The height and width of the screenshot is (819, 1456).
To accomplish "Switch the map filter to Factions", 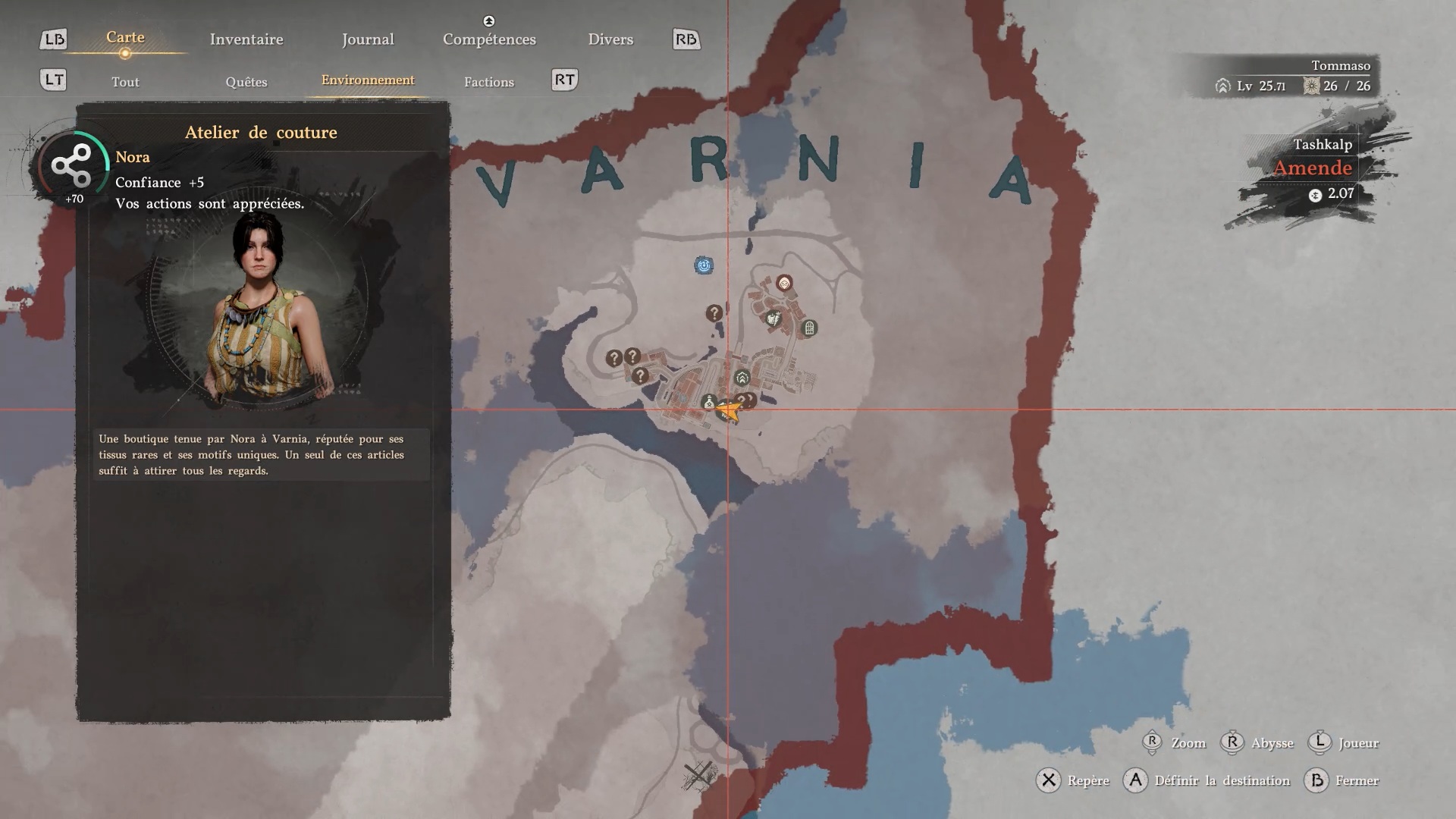I will pos(489,82).
